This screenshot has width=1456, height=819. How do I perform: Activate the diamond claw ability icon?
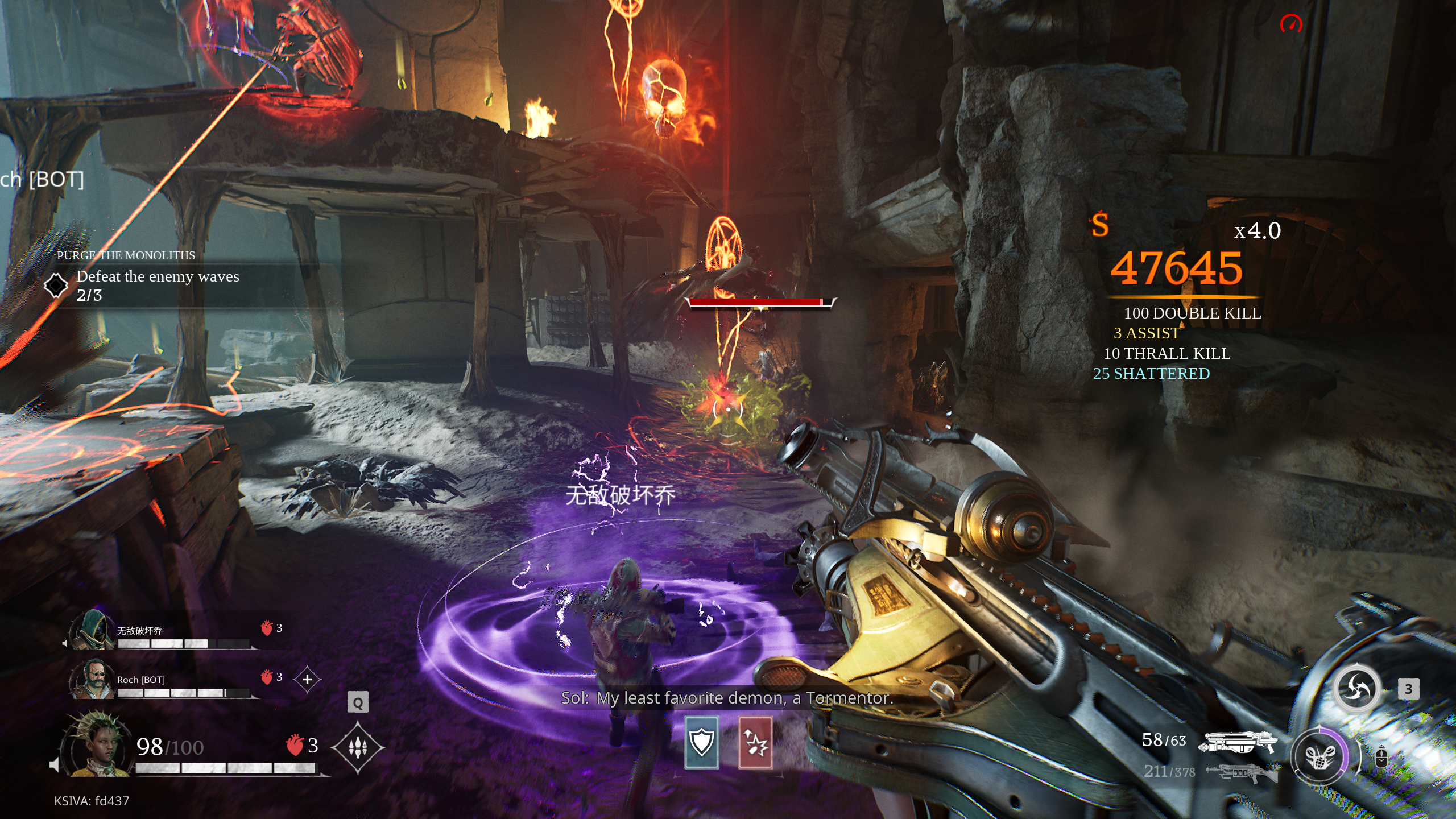pyautogui.click(x=357, y=747)
